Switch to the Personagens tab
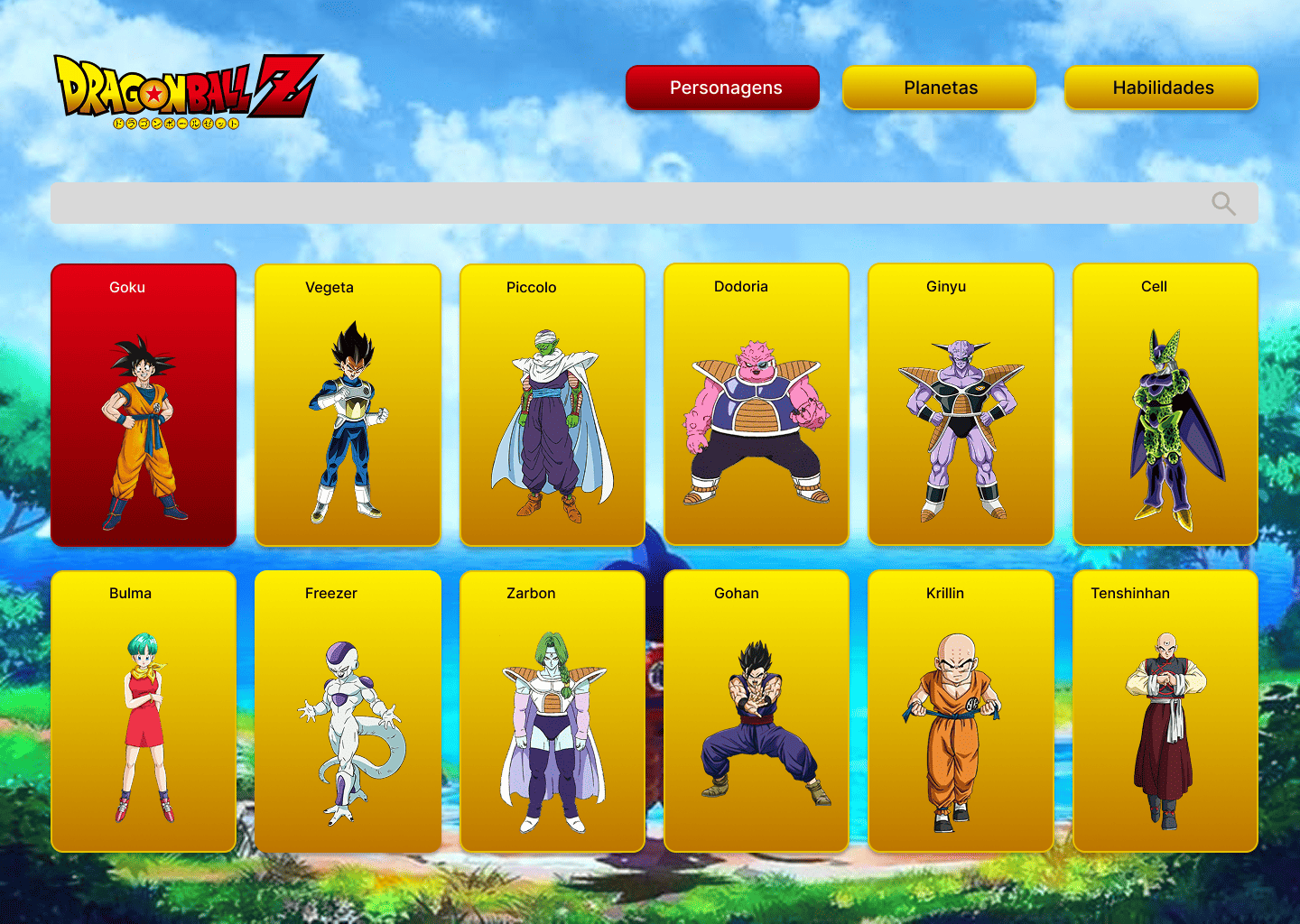This screenshot has width=1300, height=924. click(x=721, y=88)
